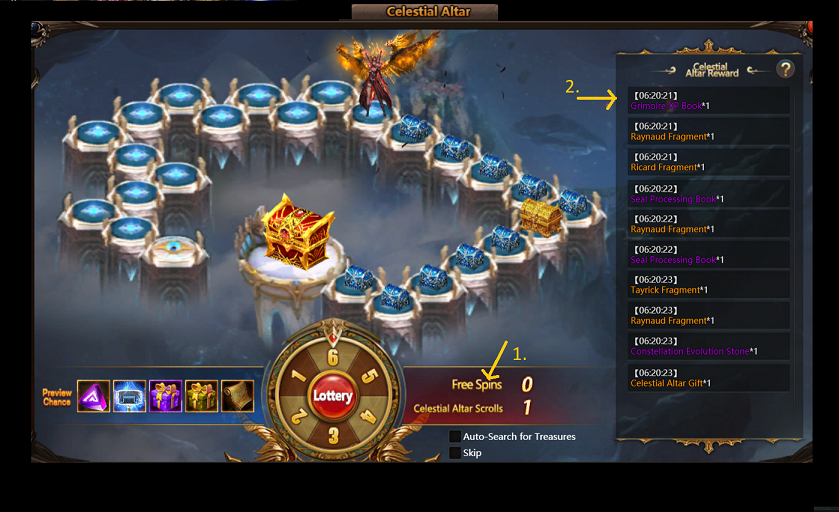Preview the purple triangle gem reward
The height and width of the screenshot is (512, 839).
coord(94,396)
